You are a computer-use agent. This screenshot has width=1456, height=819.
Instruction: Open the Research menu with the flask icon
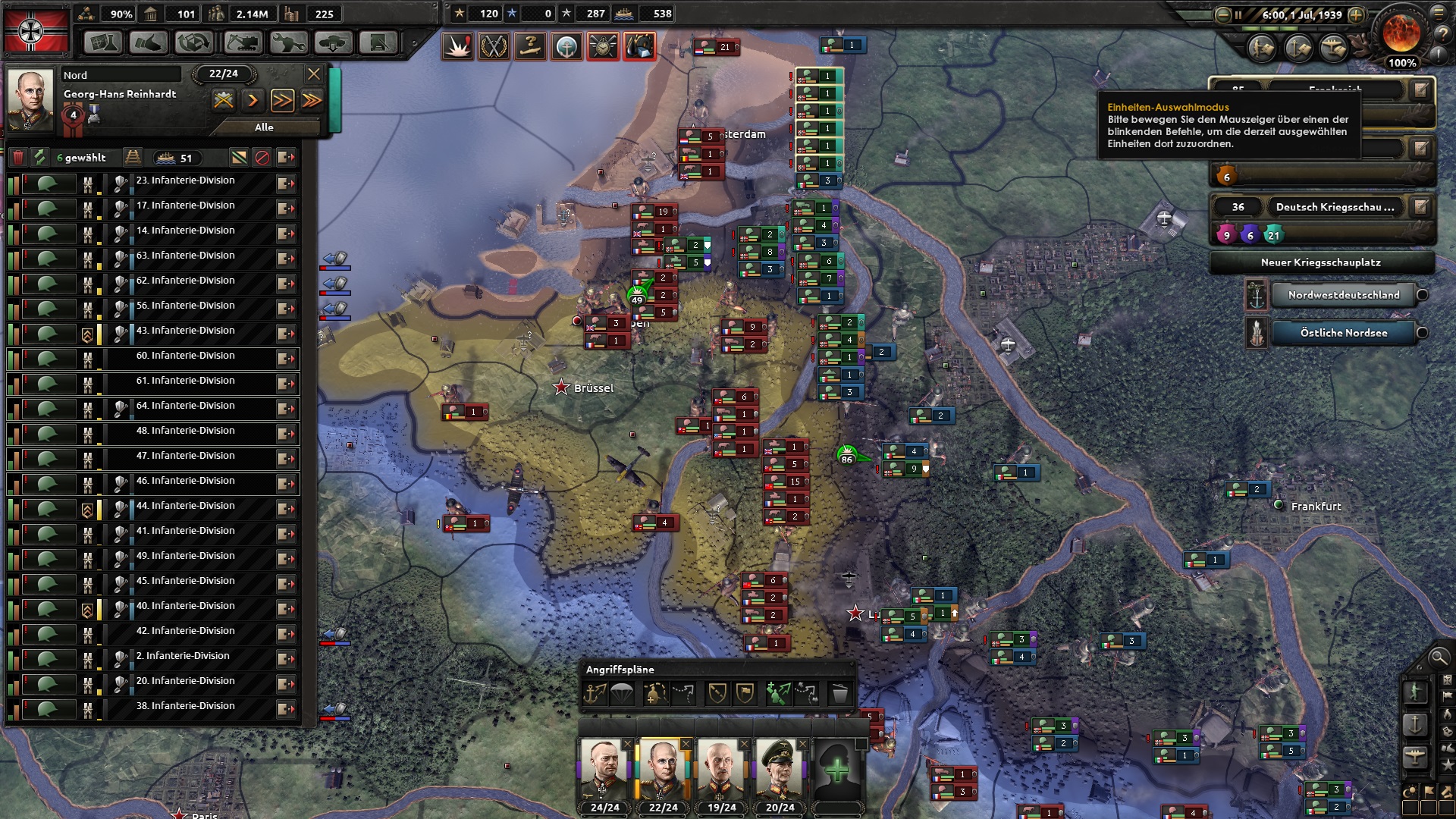104,43
